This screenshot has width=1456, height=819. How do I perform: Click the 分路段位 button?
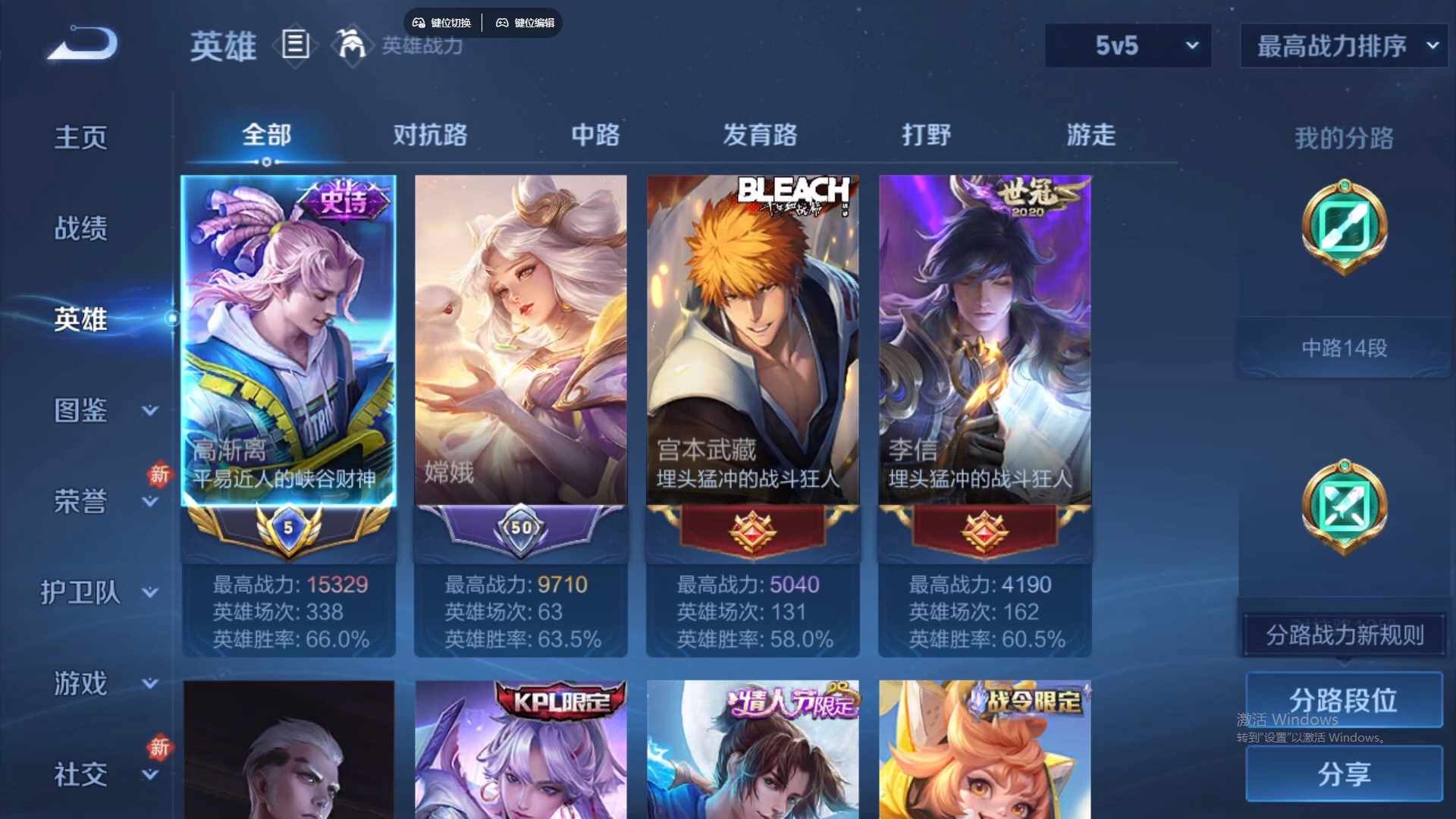[1344, 699]
